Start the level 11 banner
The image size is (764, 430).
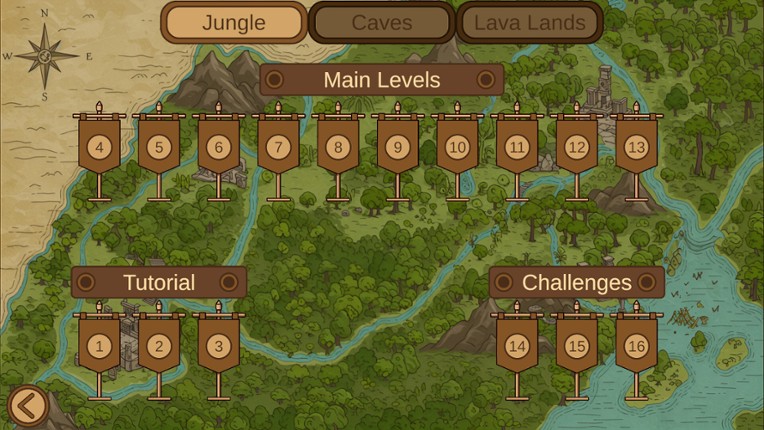coord(517,147)
